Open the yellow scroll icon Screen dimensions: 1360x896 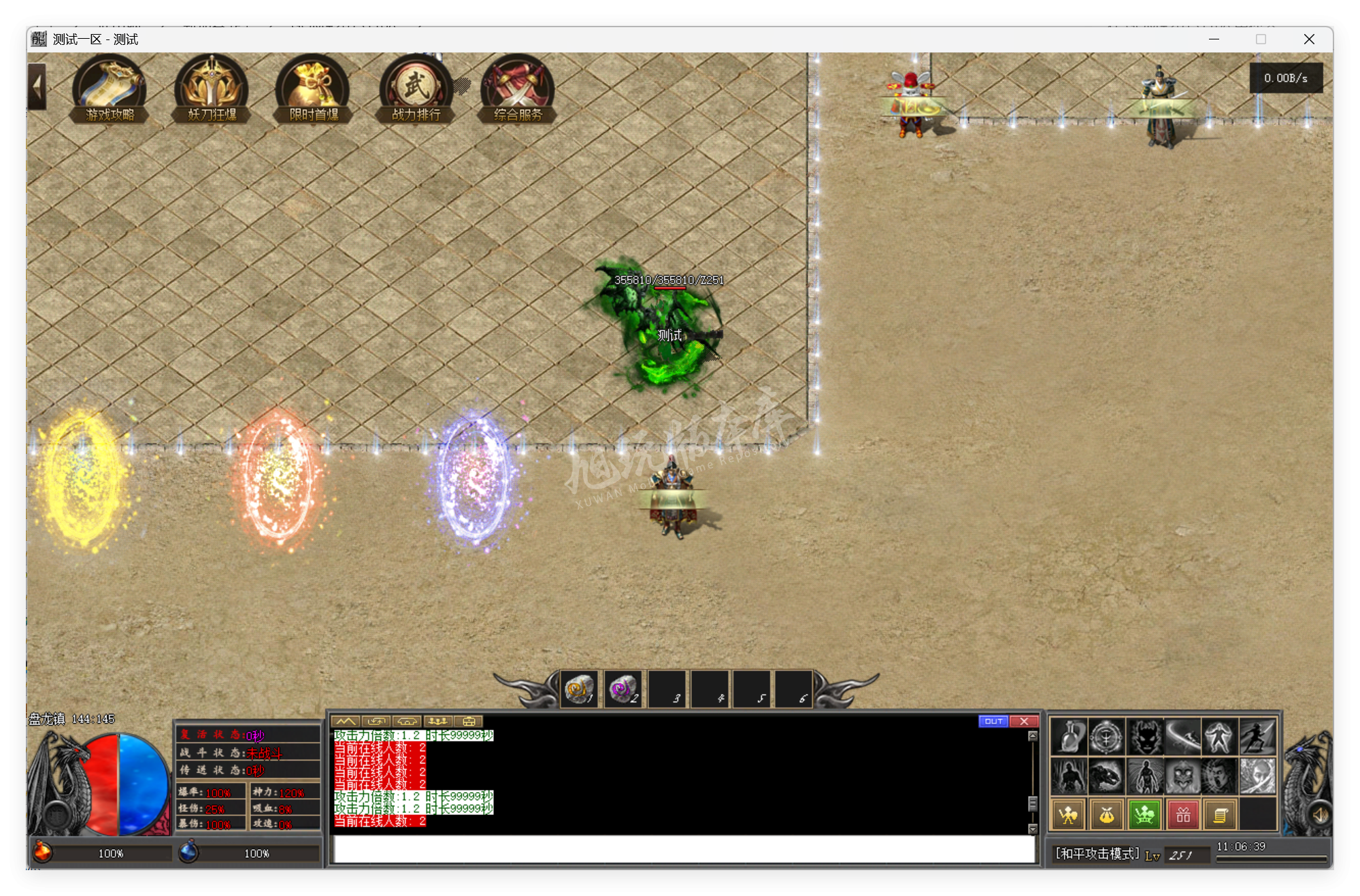pyautogui.click(x=1221, y=814)
